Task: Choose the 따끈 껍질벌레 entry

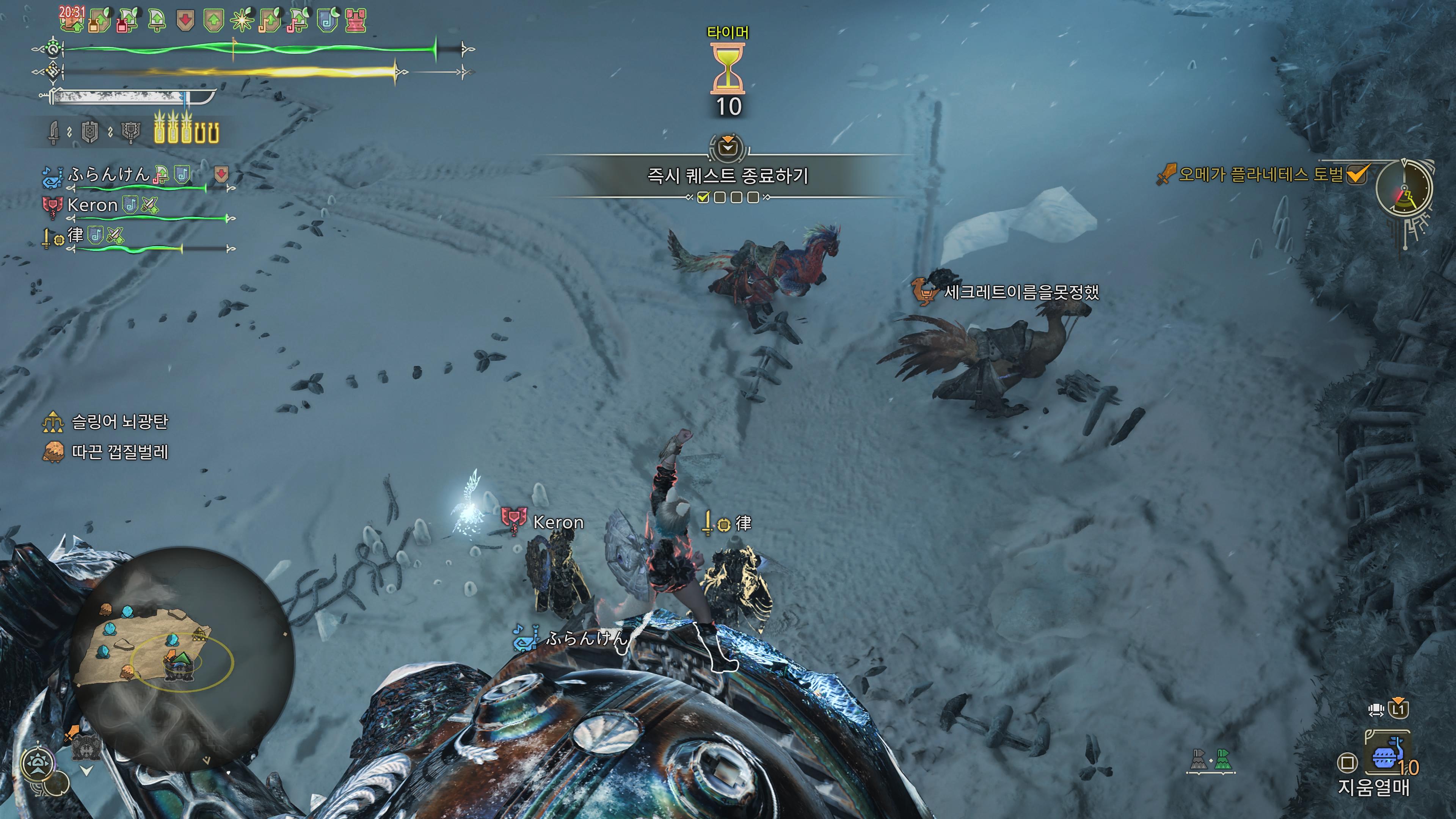Action: 119,452
